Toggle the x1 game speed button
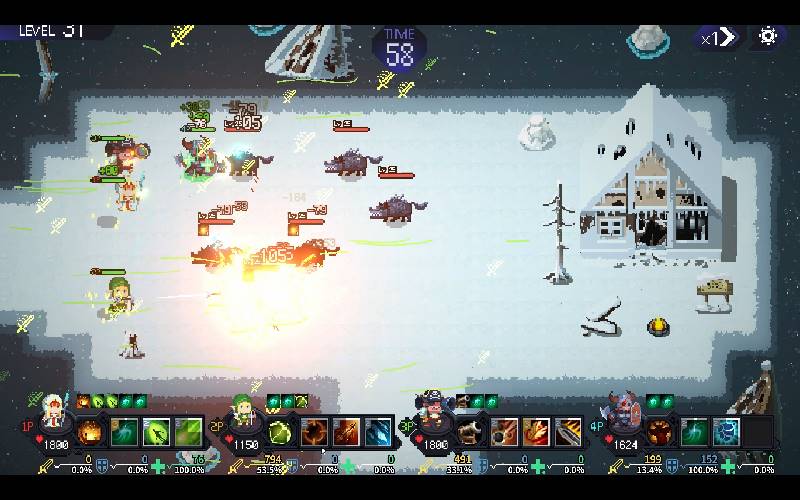This screenshot has width=800, height=500. pos(718,38)
